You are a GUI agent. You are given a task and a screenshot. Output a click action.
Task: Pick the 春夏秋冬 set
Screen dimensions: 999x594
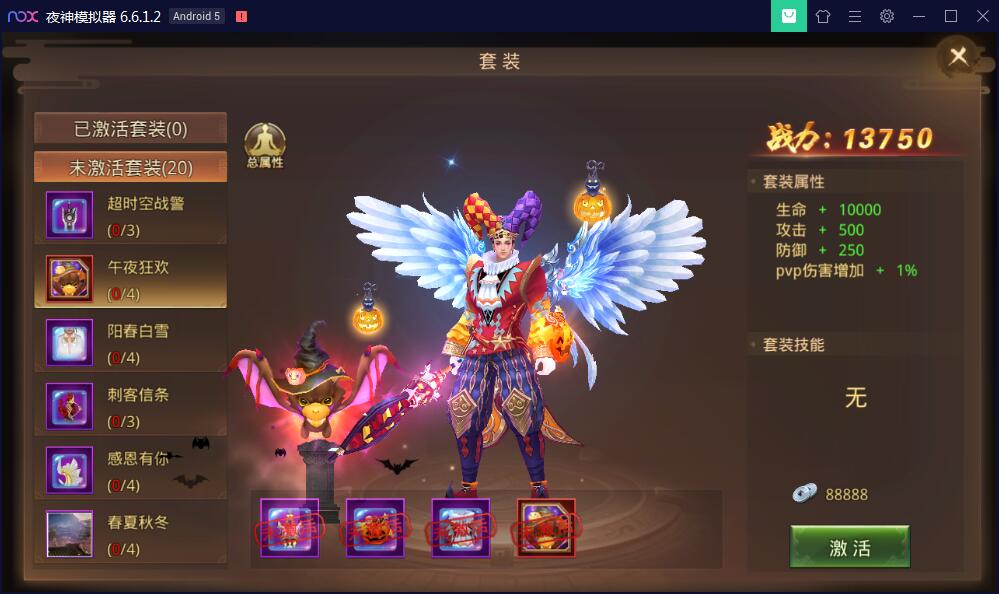pos(130,534)
